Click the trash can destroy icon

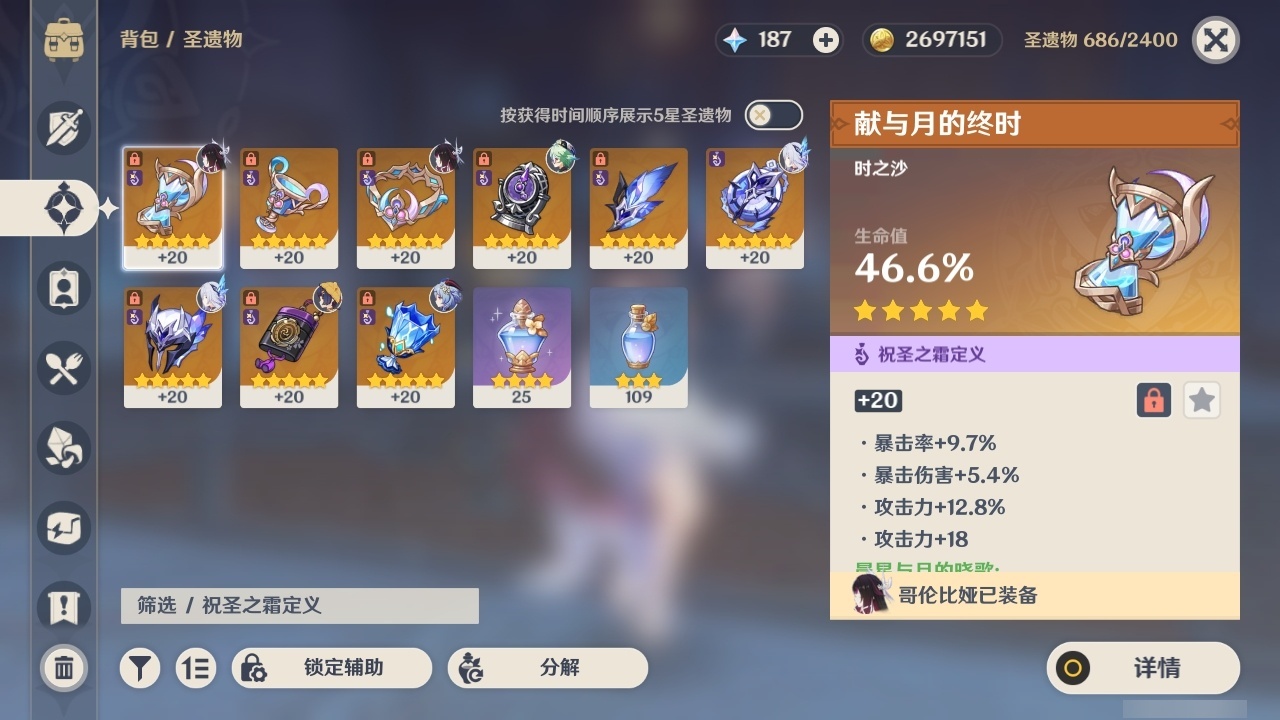pyautogui.click(x=62, y=668)
